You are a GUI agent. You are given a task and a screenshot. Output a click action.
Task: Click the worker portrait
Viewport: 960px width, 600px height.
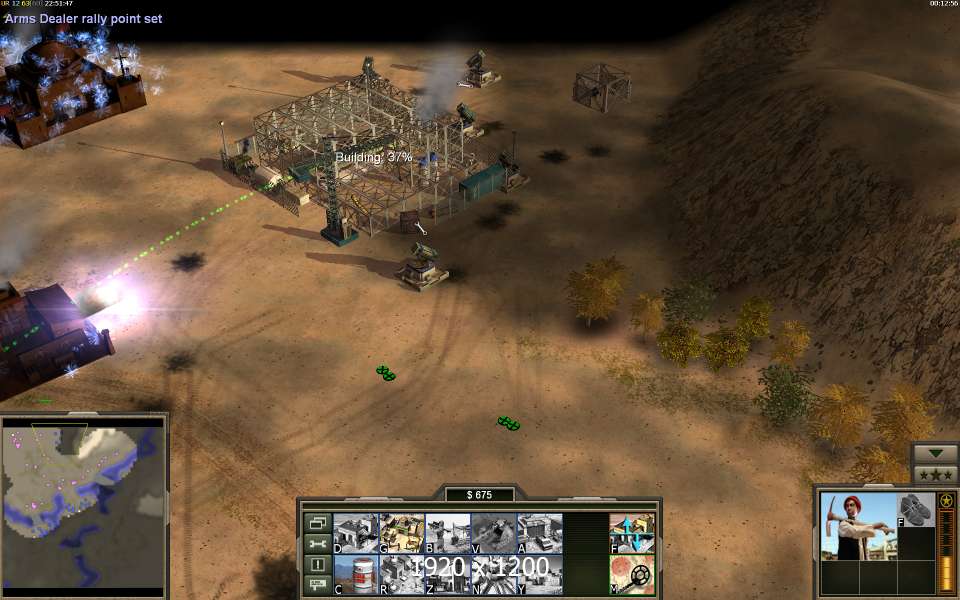coord(858,526)
